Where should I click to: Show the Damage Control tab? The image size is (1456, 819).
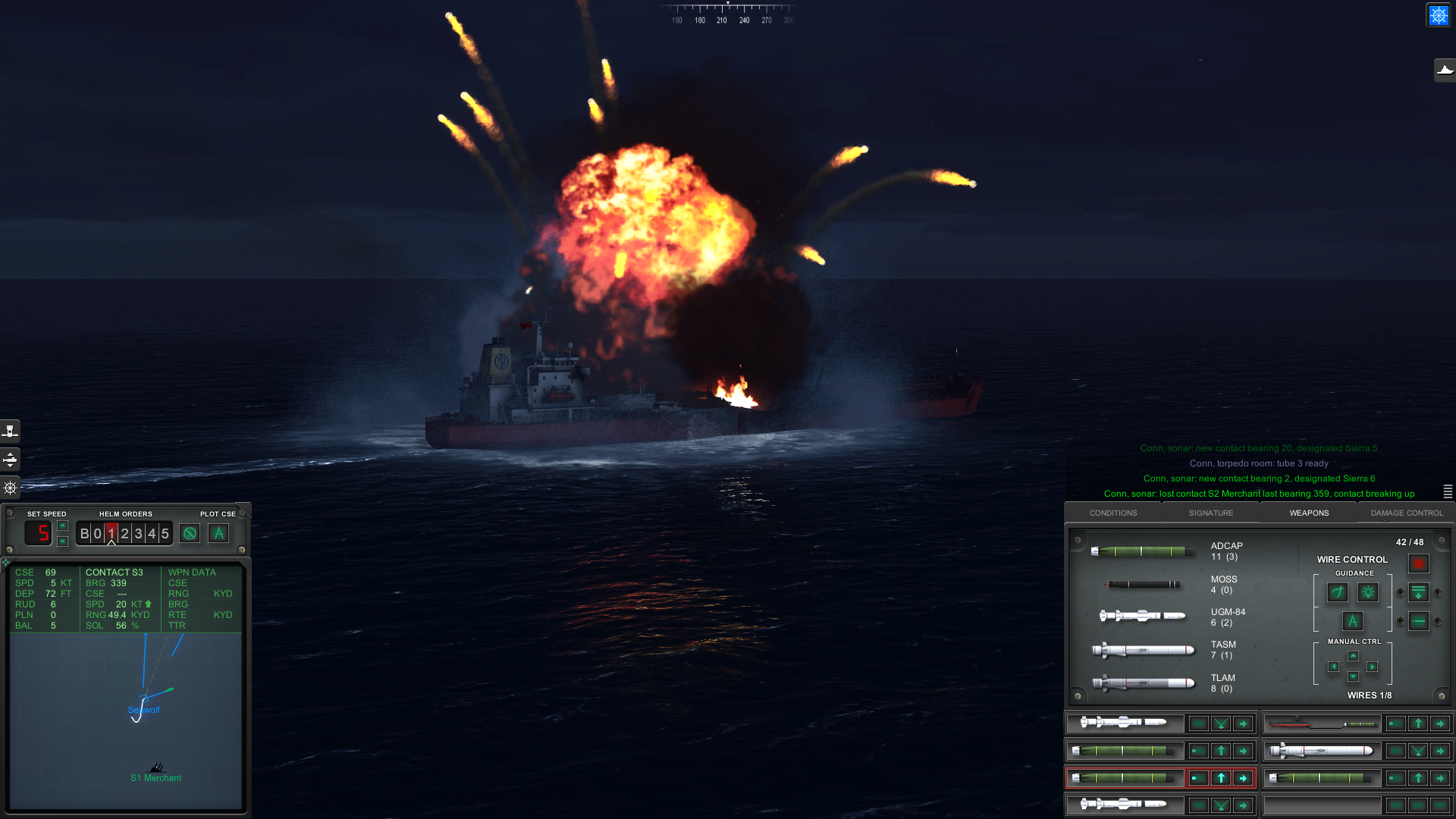1406,513
